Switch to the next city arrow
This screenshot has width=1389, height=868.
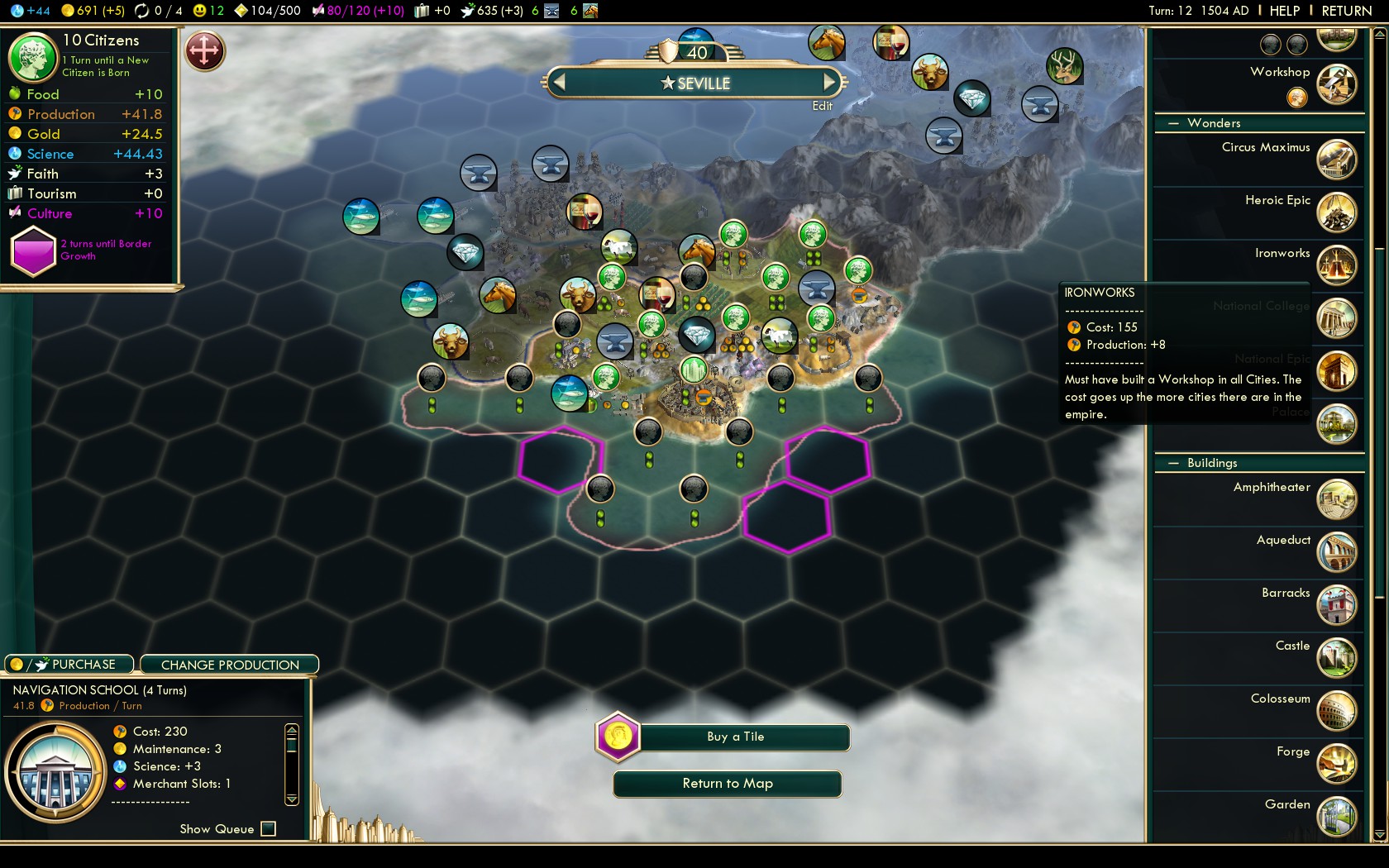pyautogui.click(x=829, y=83)
